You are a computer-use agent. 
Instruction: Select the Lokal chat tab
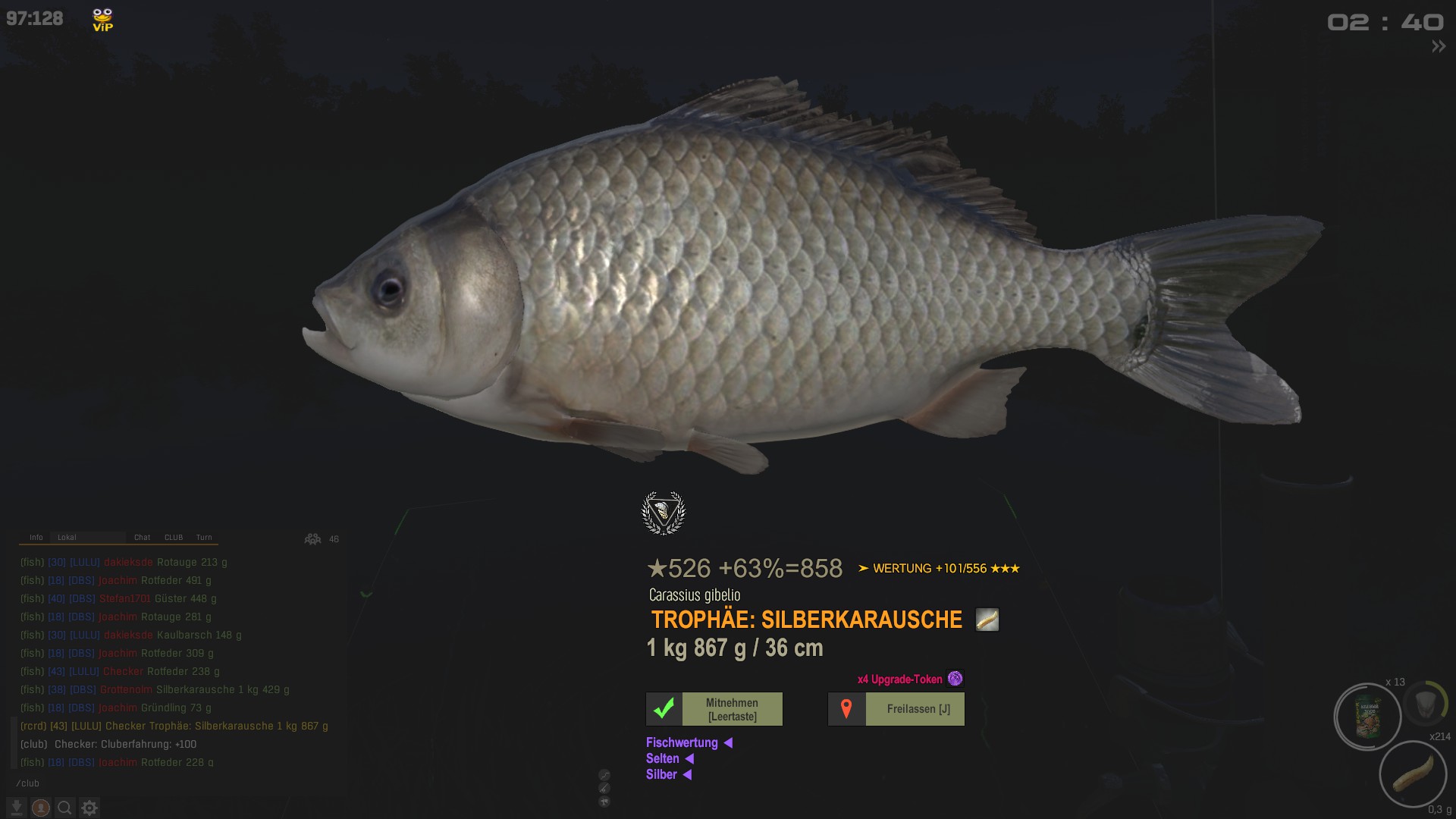67,537
